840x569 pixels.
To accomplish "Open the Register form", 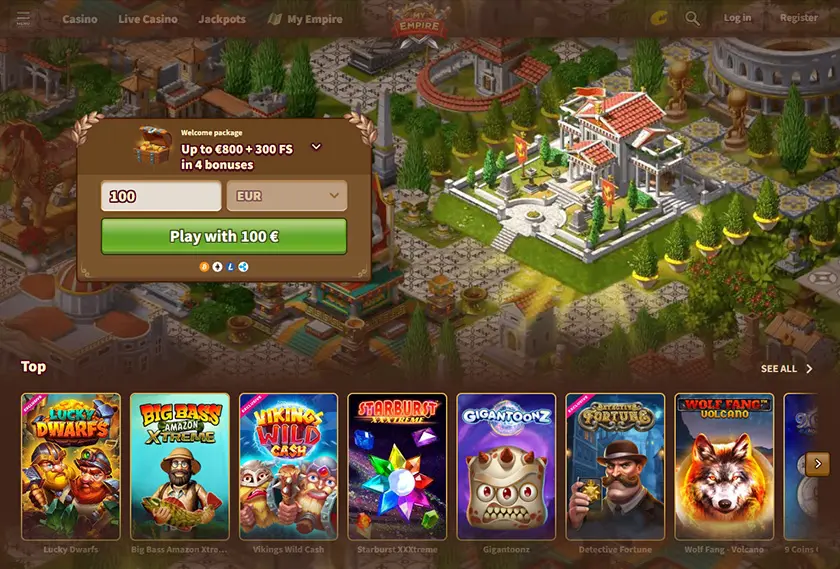I will click(x=798, y=18).
